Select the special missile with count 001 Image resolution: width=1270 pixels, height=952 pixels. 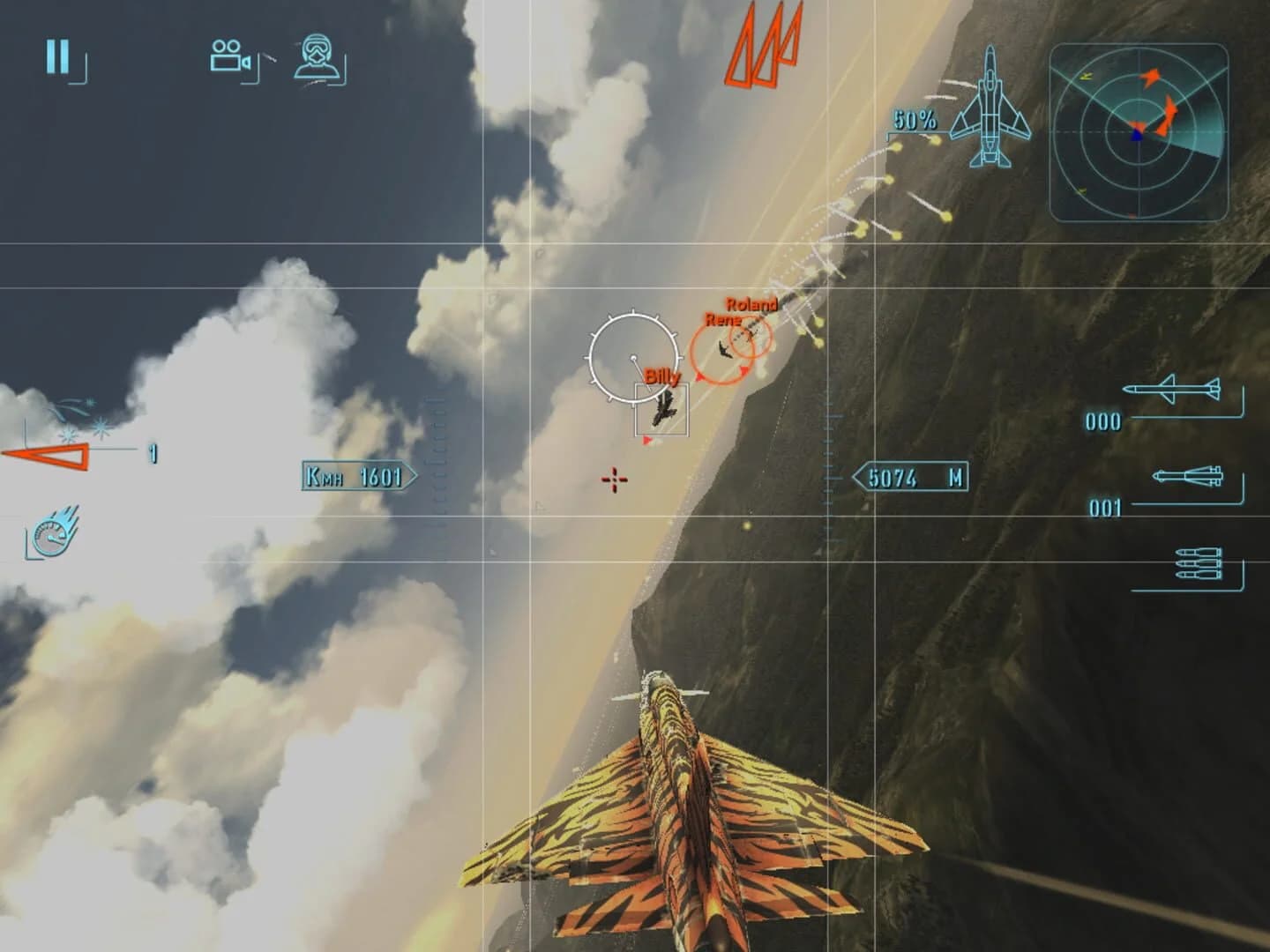coord(1188,477)
